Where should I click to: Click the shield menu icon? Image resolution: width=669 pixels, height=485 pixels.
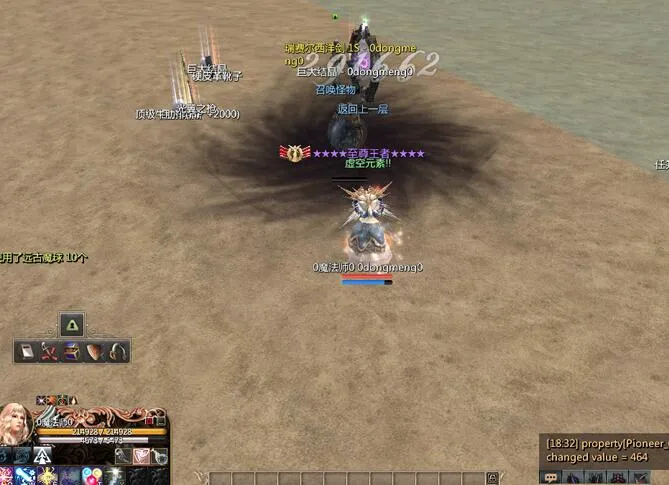95,351
